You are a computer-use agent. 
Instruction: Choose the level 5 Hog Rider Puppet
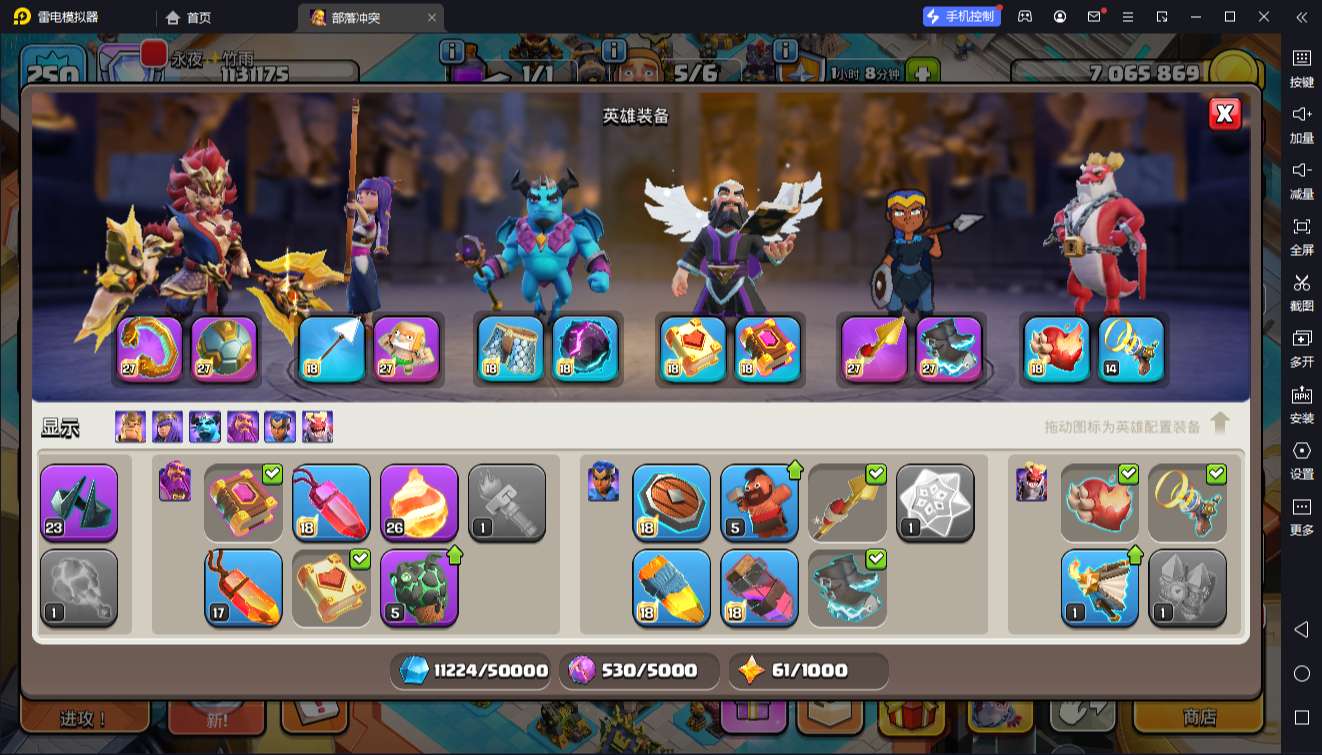coord(759,502)
